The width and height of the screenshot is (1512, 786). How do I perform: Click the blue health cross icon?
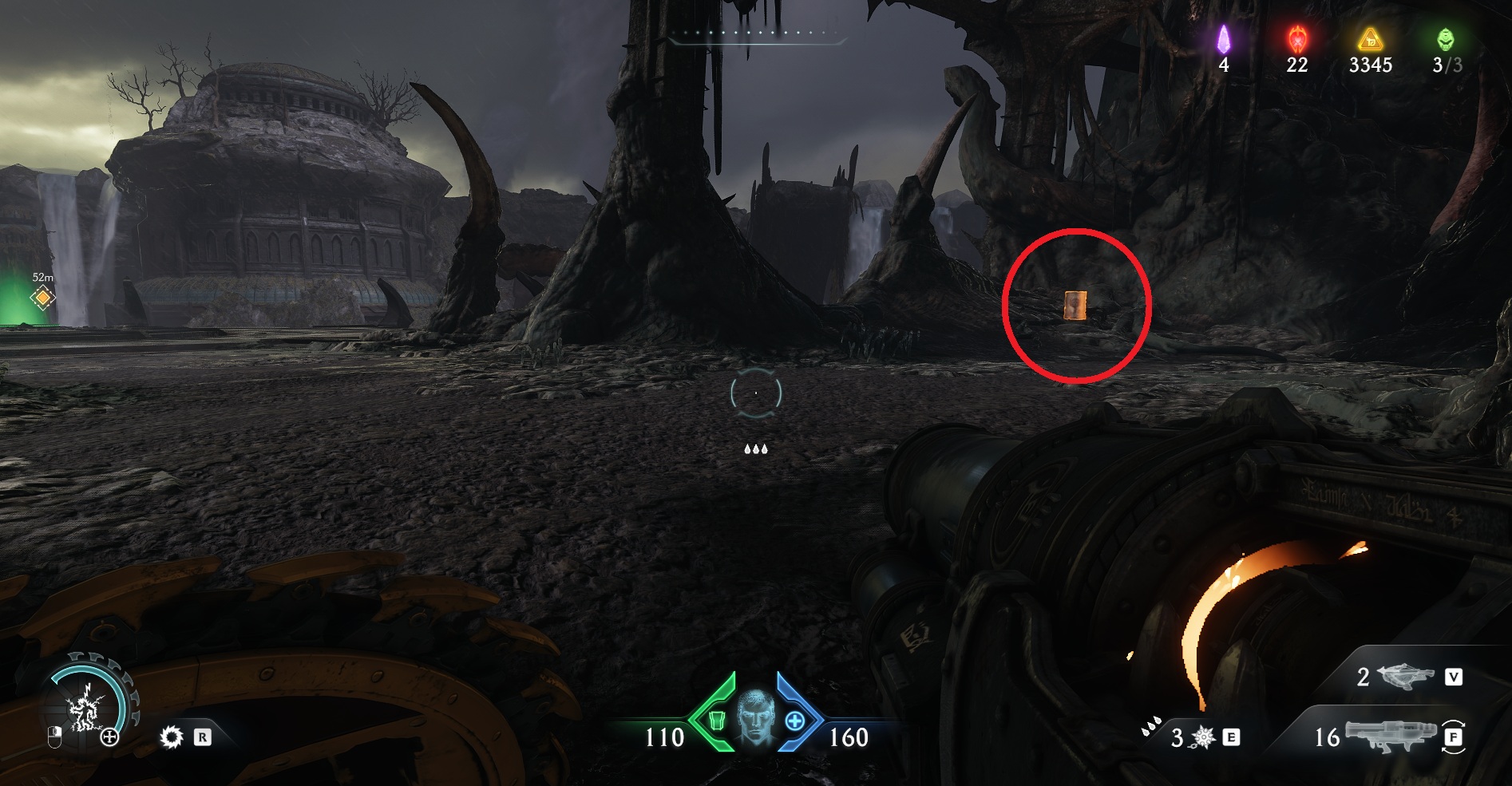tap(795, 721)
